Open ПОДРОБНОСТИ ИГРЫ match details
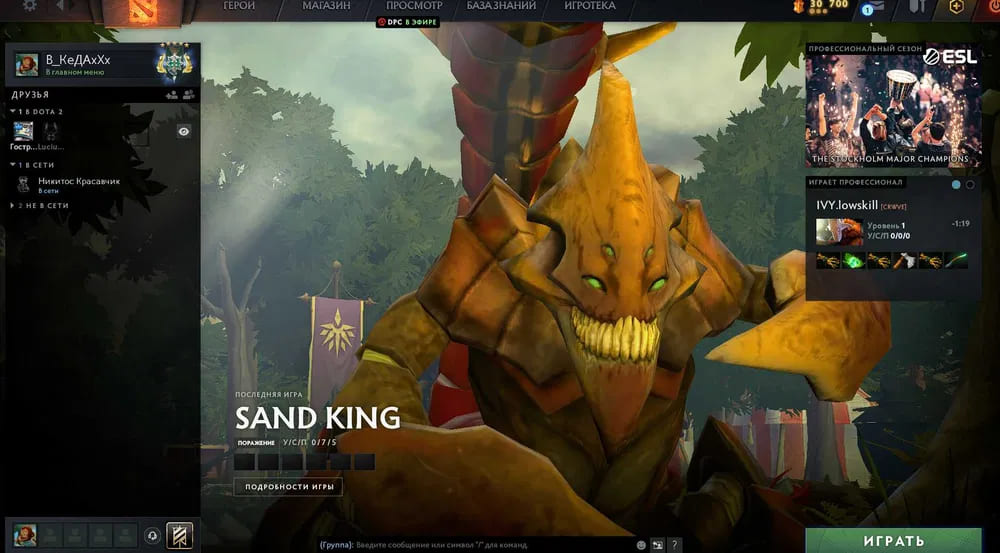 [288, 487]
